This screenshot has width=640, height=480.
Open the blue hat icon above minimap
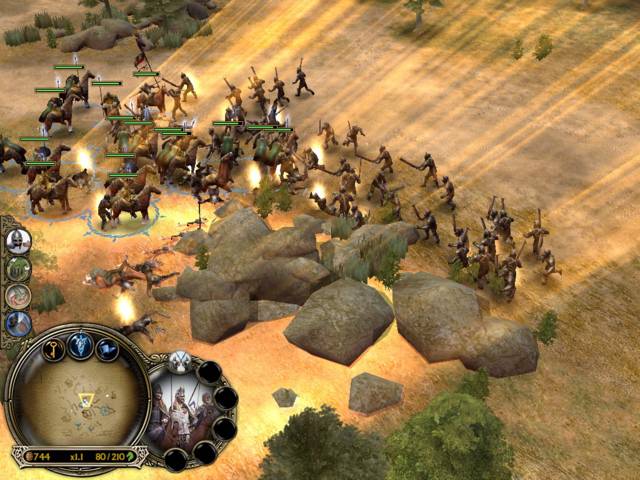click(108, 350)
